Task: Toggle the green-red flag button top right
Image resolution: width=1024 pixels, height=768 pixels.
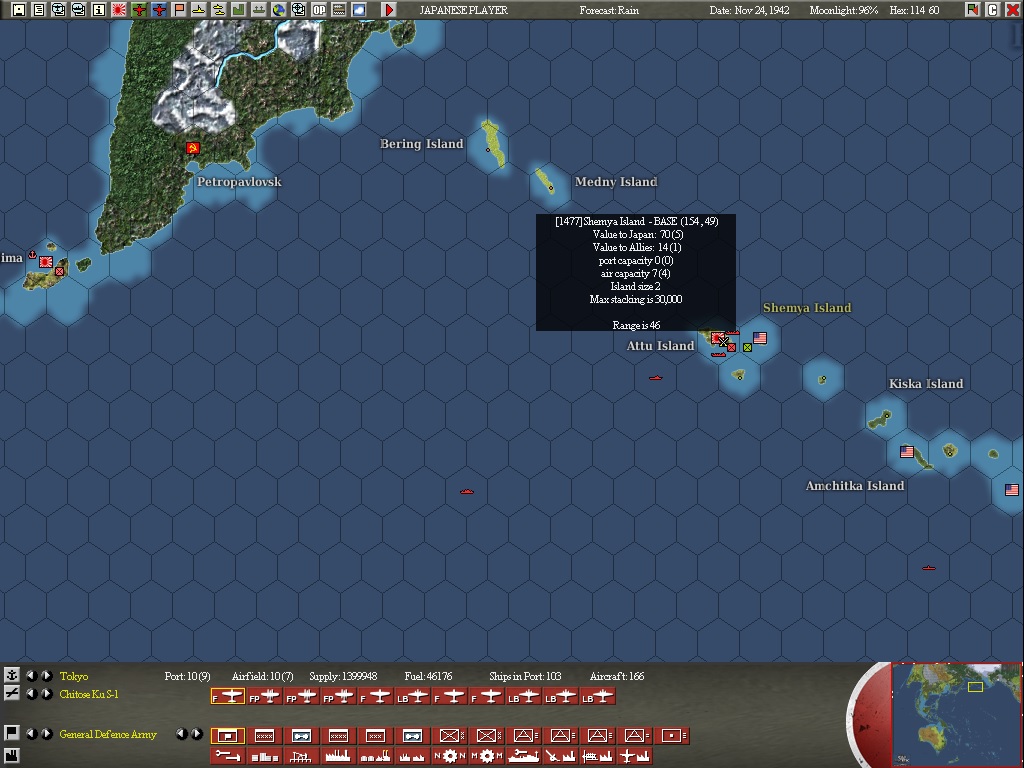Action: tap(972, 10)
